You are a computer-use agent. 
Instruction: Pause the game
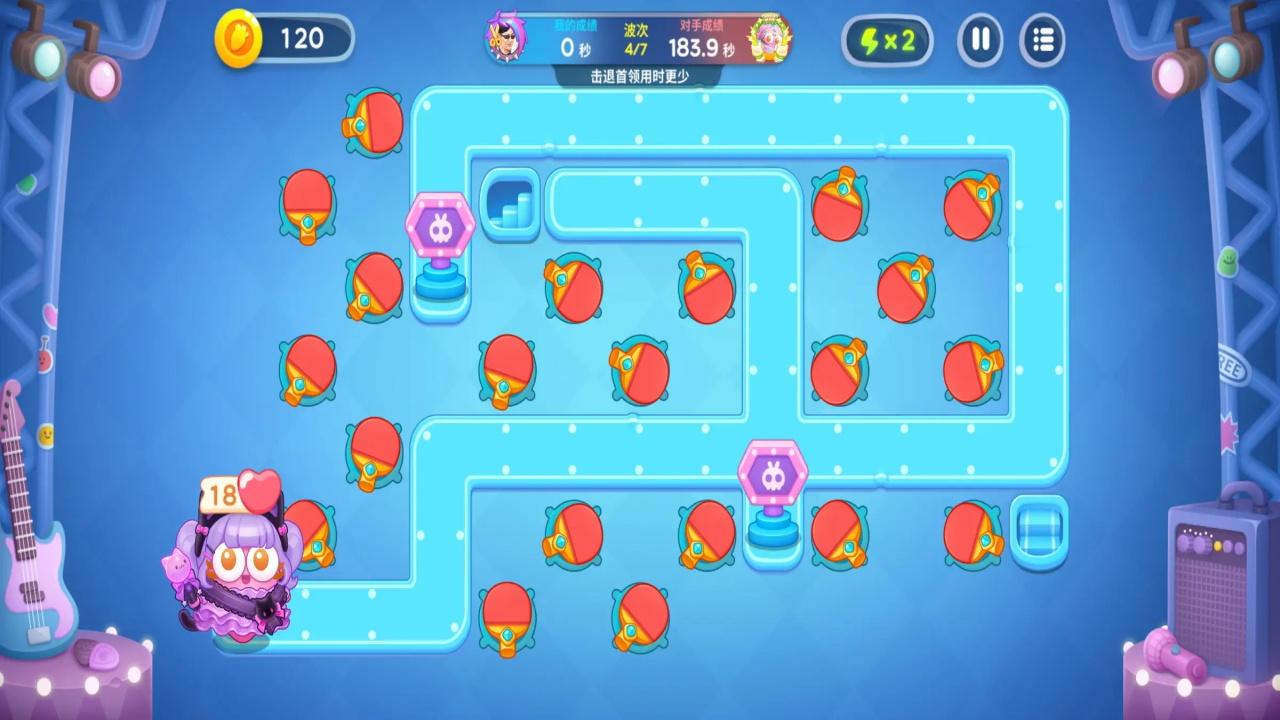[x=980, y=41]
